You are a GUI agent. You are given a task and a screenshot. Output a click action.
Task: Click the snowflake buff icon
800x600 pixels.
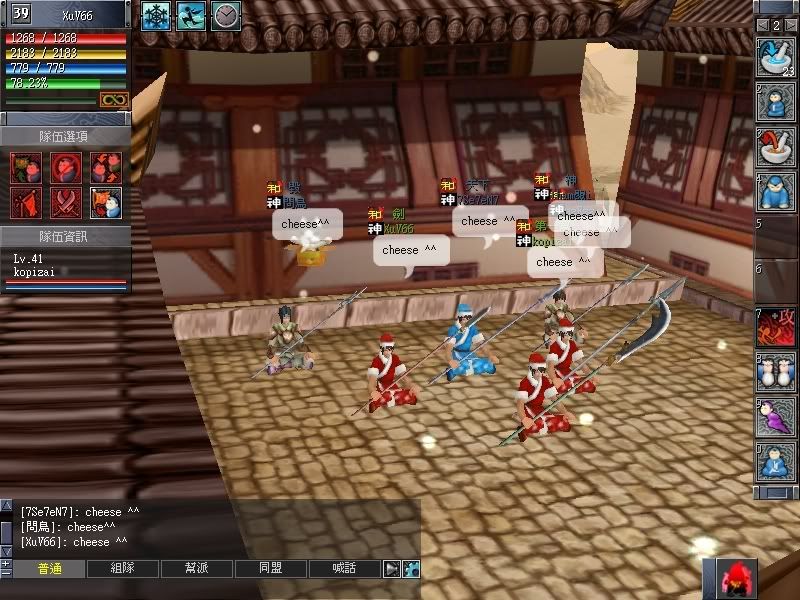coord(155,15)
